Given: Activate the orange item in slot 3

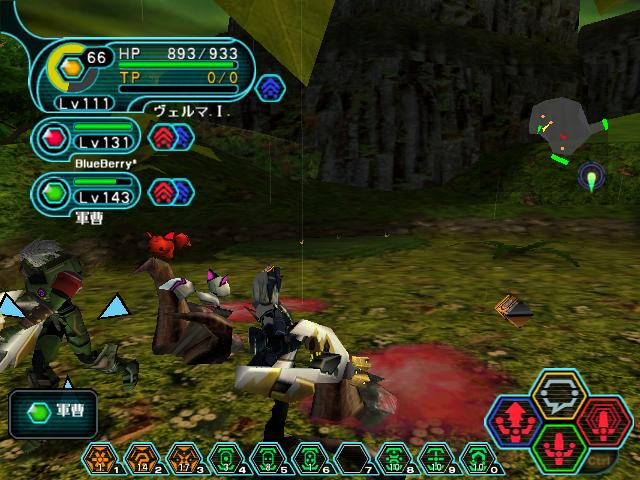Looking at the screenshot, I should [x=182, y=458].
